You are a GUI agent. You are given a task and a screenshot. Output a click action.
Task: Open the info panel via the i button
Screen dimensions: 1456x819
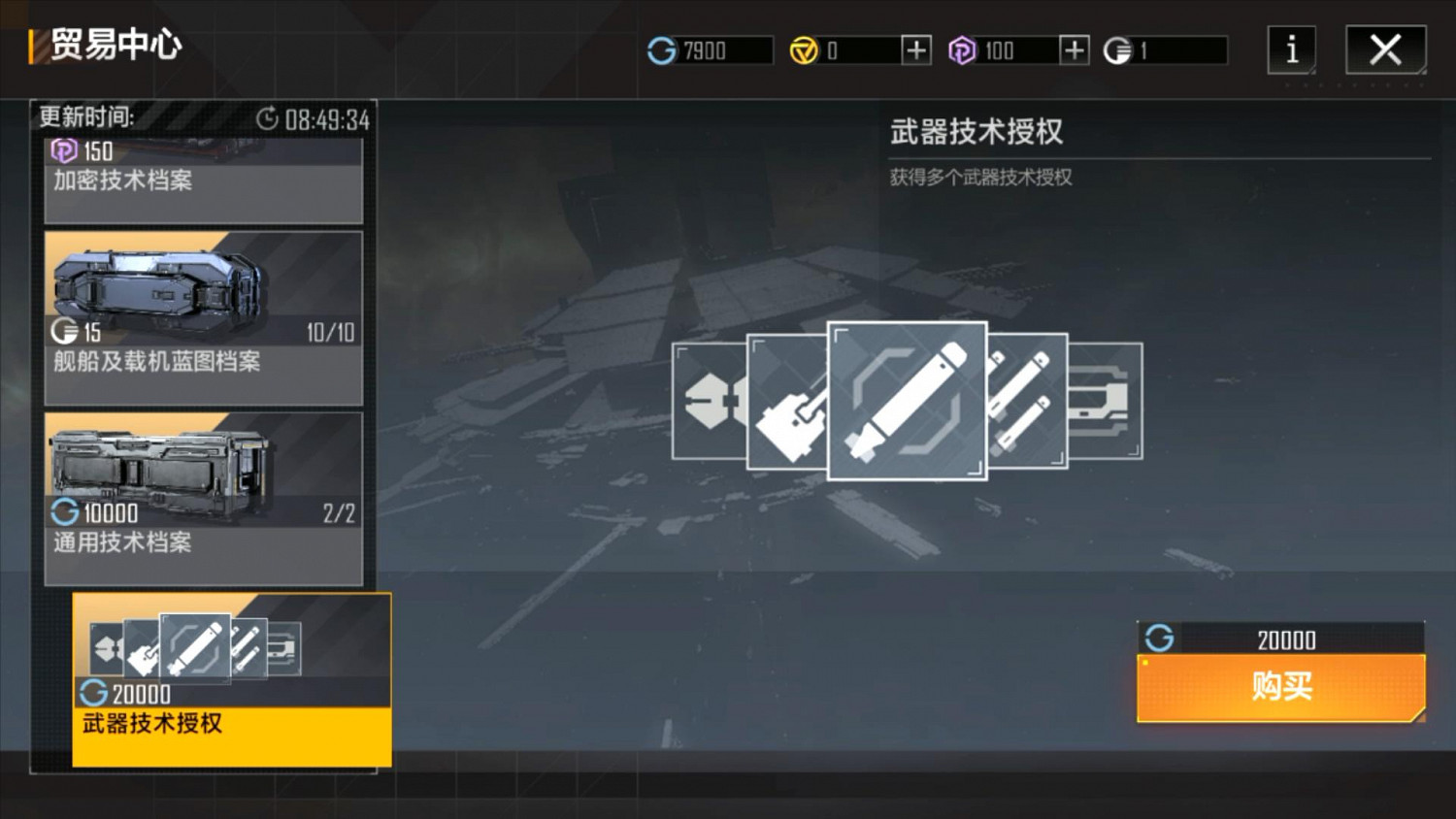(1291, 50)
